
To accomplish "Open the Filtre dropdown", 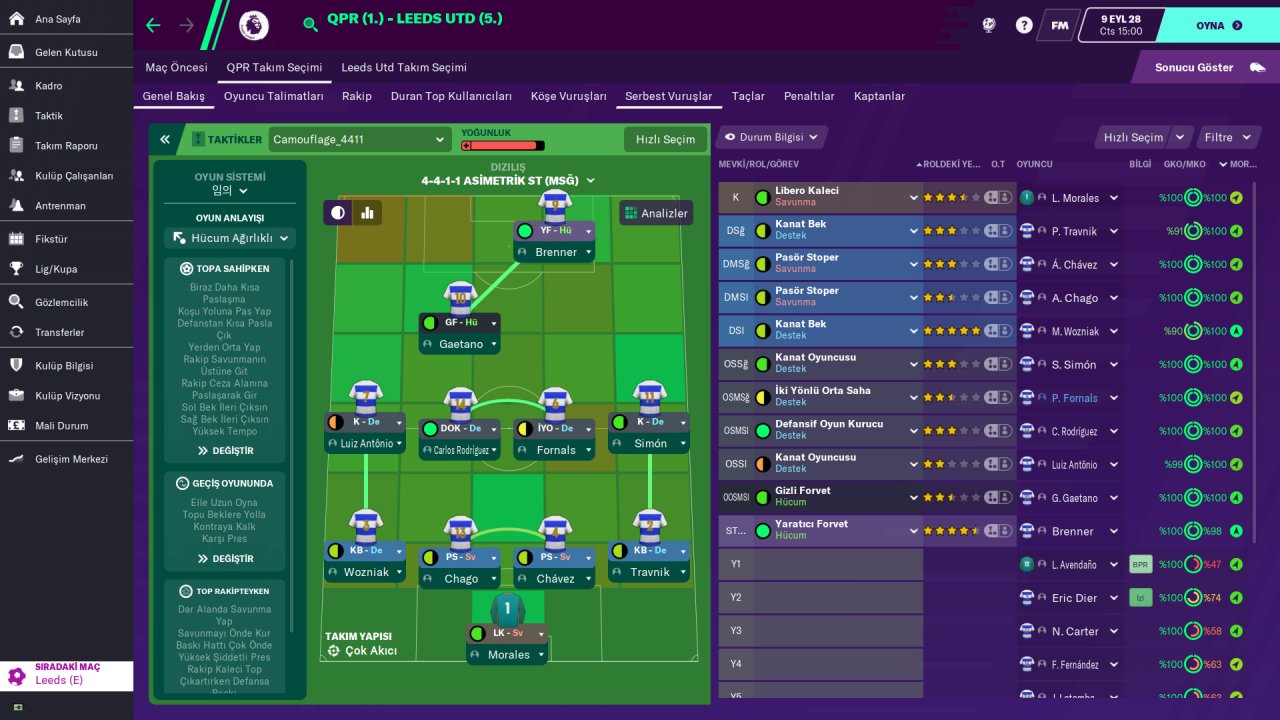I will coord(1227,137).
